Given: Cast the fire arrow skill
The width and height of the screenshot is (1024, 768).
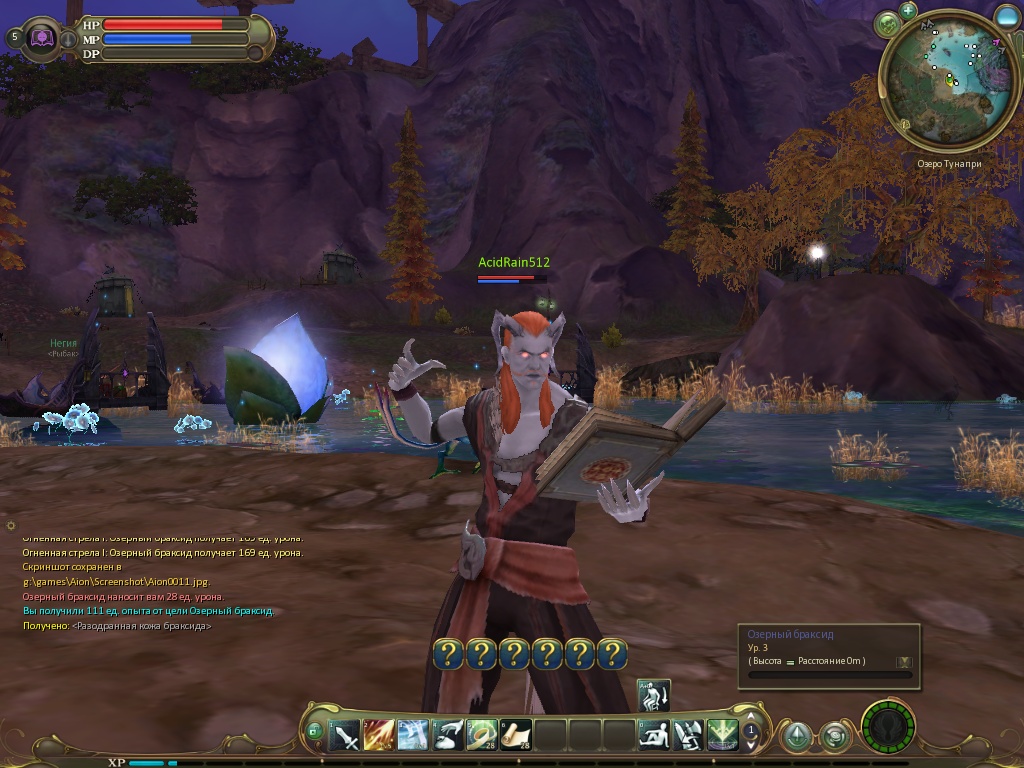Looking at the screenshot, I should (379, 735).
